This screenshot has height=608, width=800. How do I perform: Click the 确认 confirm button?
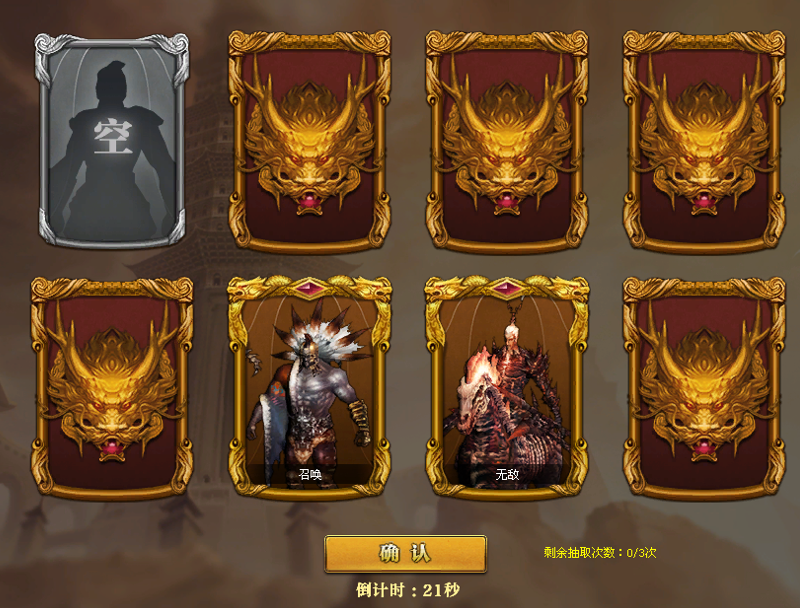pyautogui.click(x=405, y=554)
